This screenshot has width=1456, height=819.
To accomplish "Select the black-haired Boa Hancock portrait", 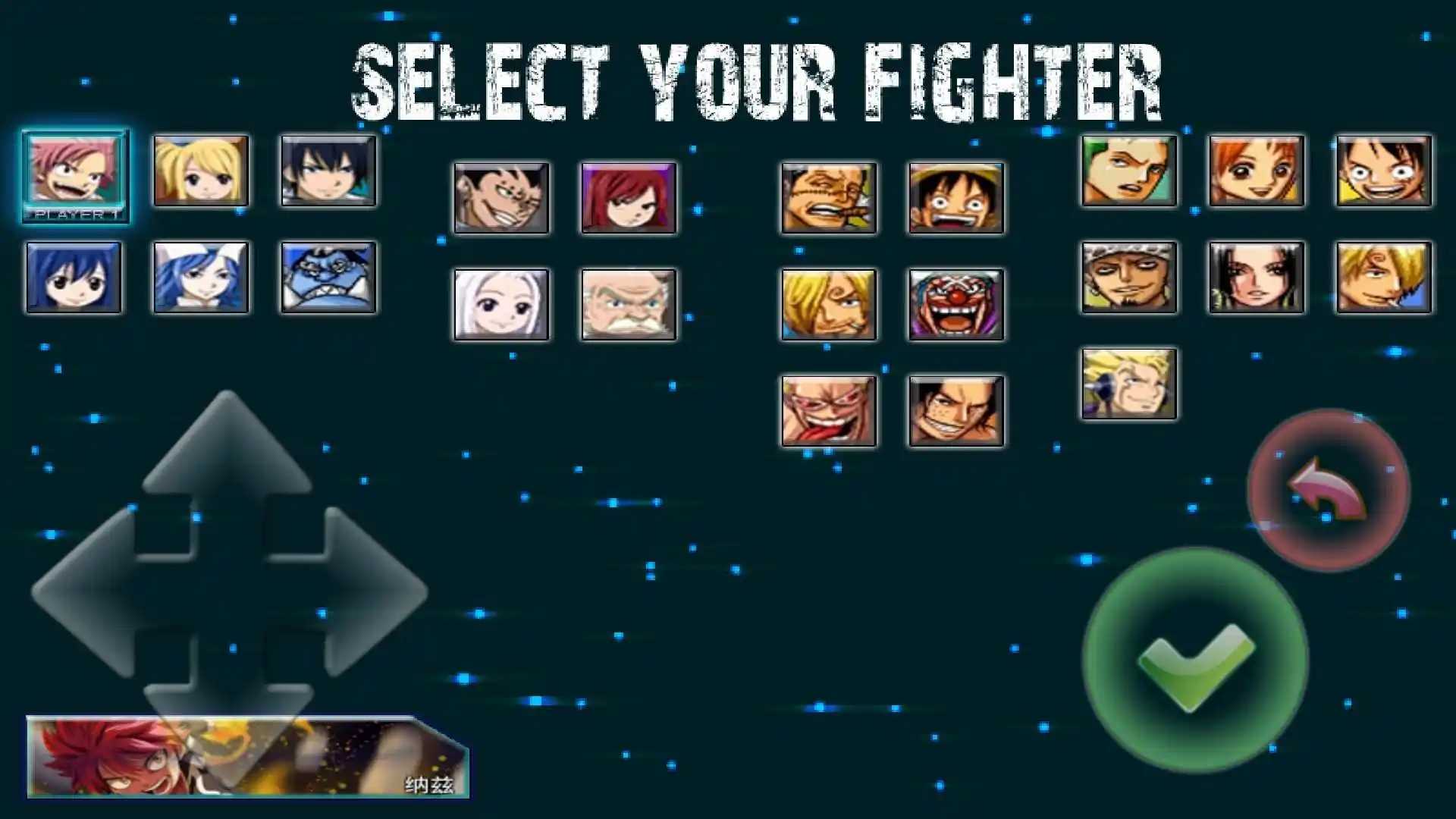I will click(1257, 278).
